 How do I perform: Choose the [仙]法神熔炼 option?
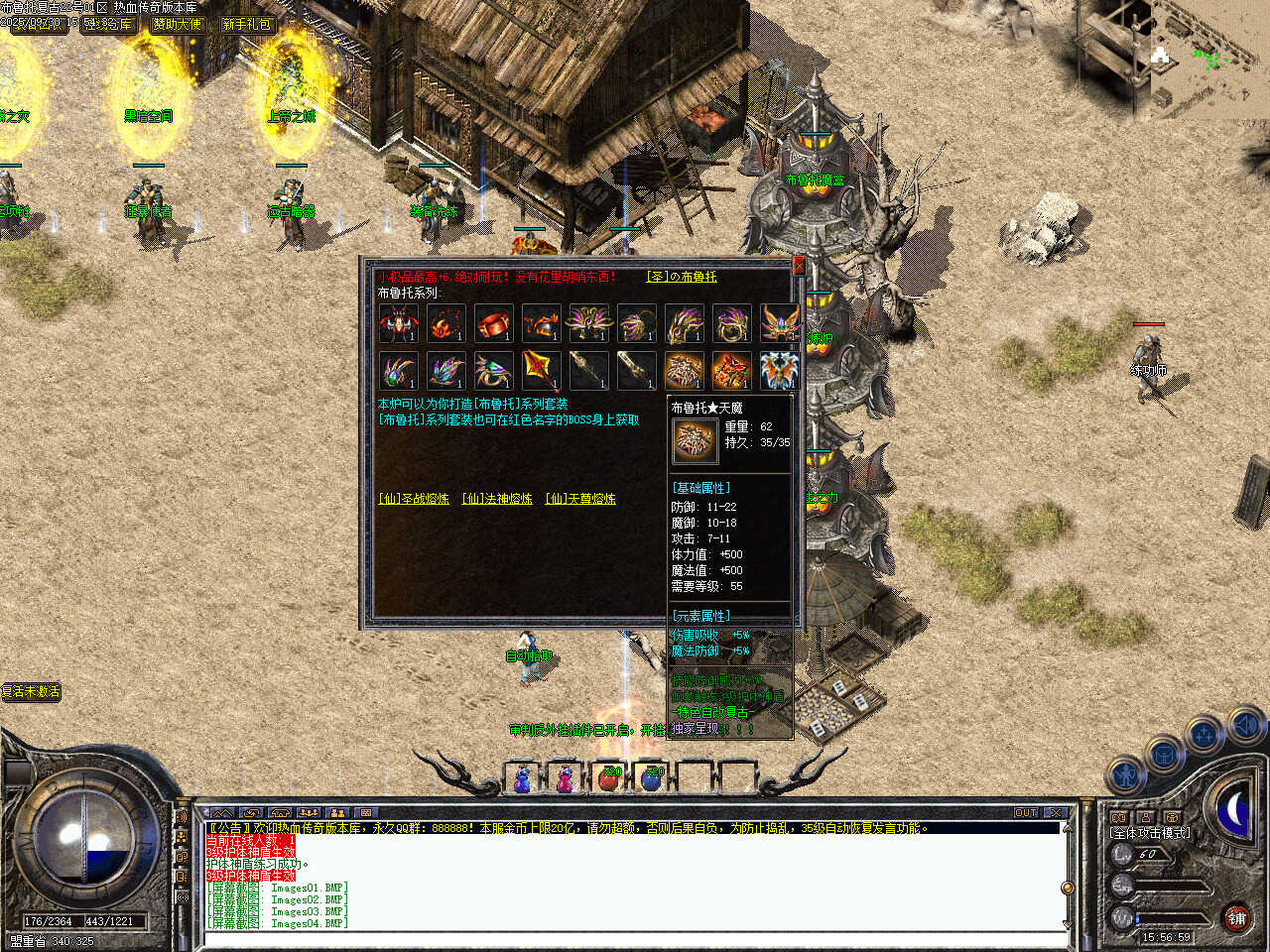coord(497,499)
